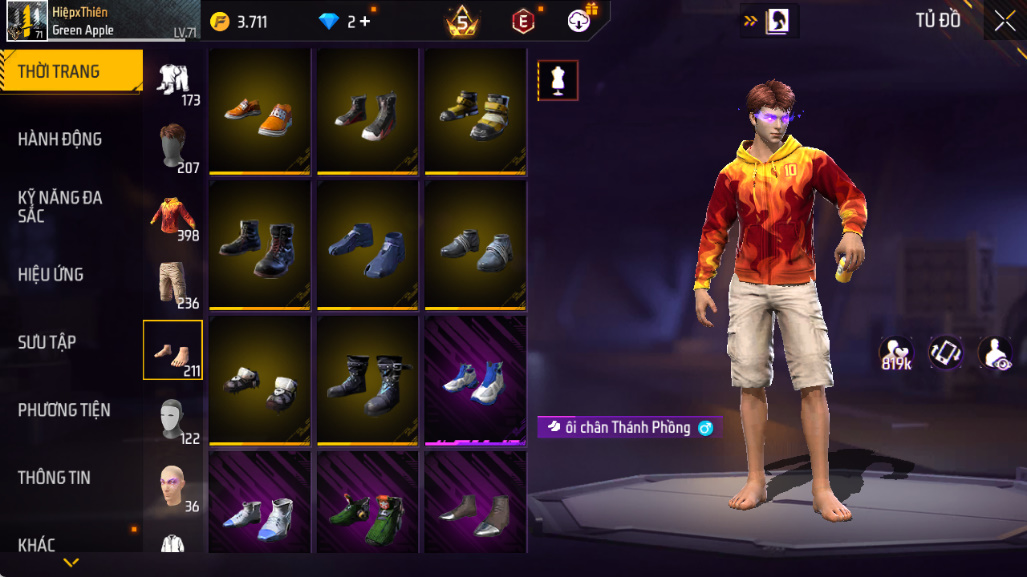Select the HIỆU ỨNG tab
1027x577 pixels.
coord(50,274)
